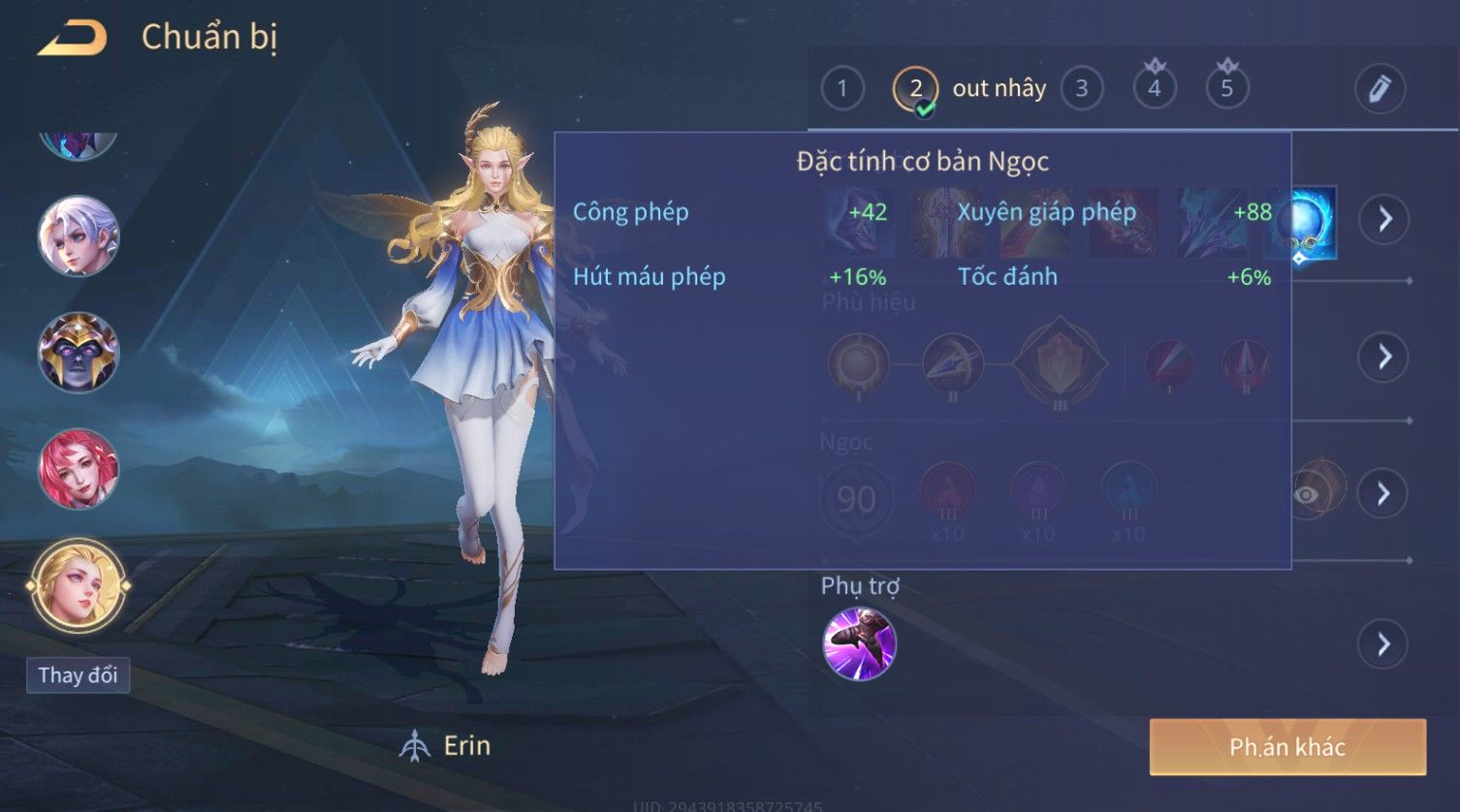Select loadout preset 5
Screen dimensions: 1460x812
1226,89
